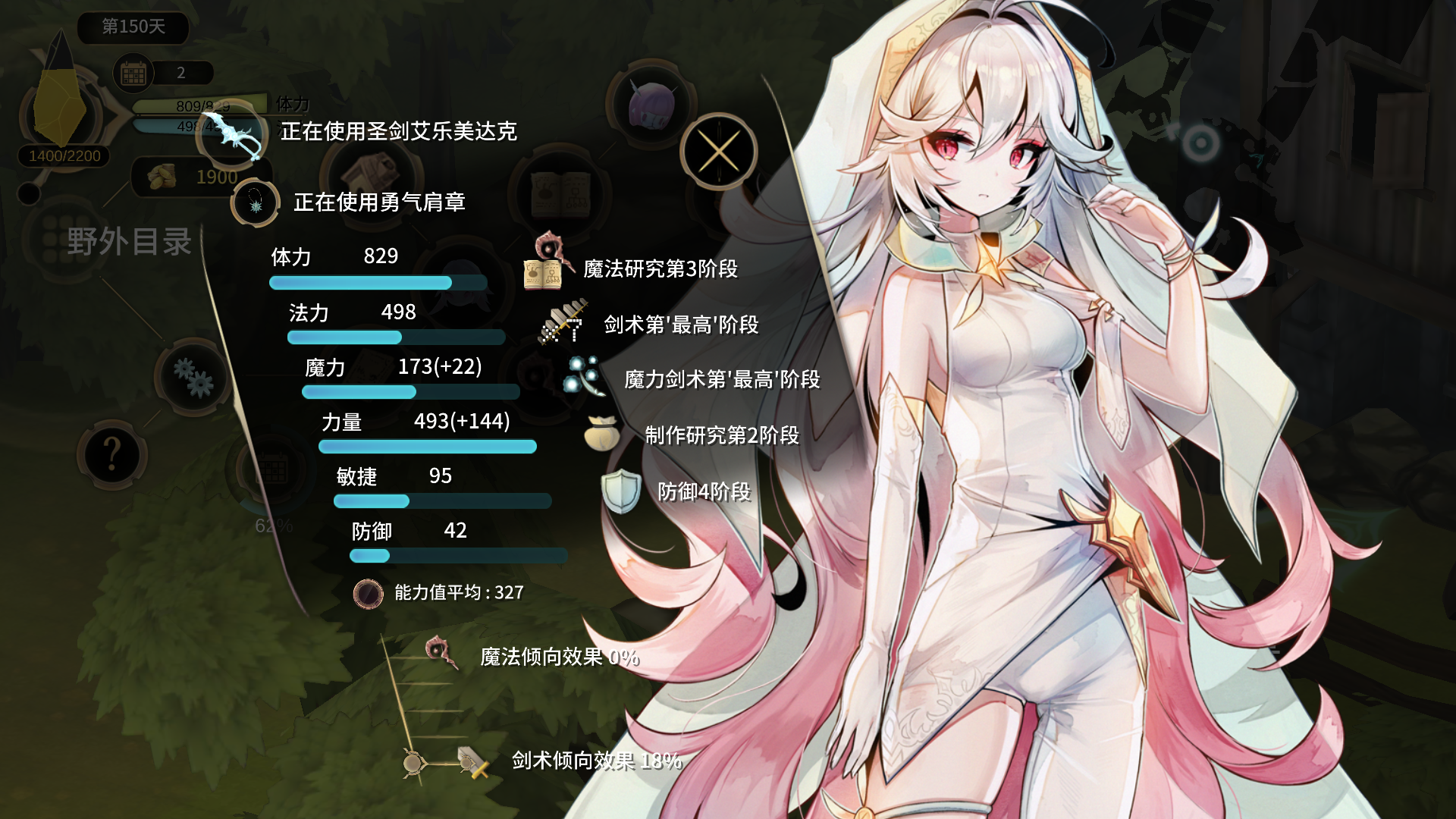
Task: Expand the 能力值平均 327 medallion details
Action: (x=369, y=594)
